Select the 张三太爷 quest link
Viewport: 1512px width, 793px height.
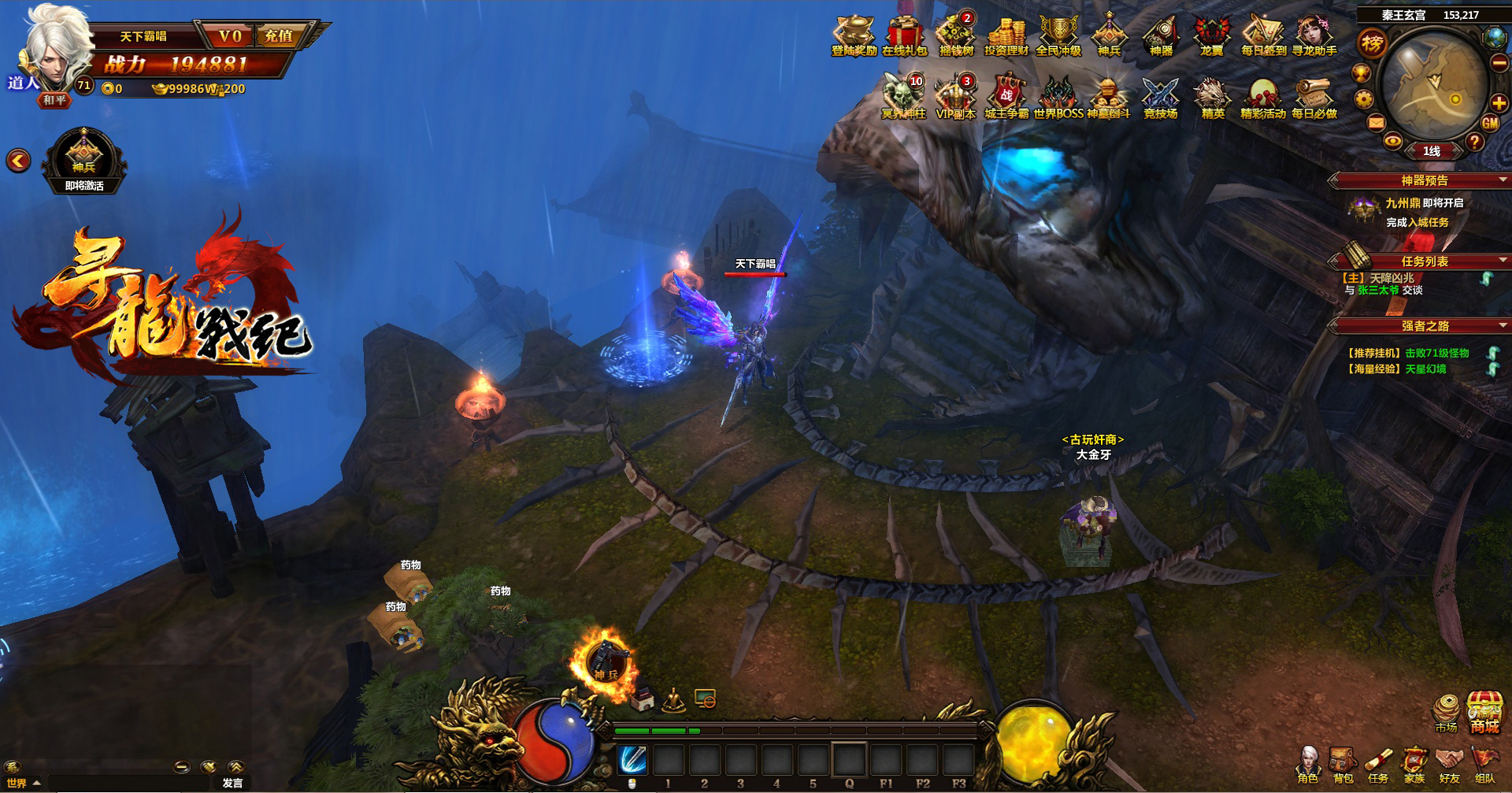pyautogui.click(x=1378, y=291)
